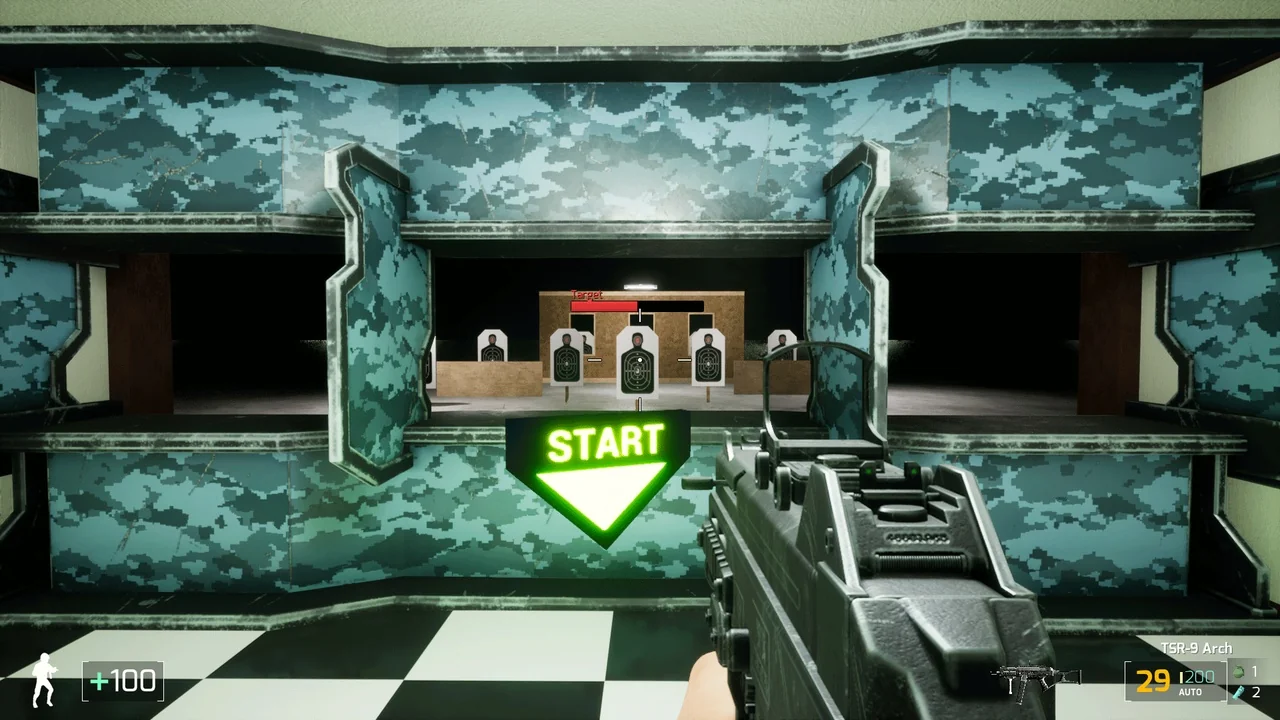Select the TSR-9 Arch weapon icon
This screenshot has width=1280, height=720.
pos(1023,680)
